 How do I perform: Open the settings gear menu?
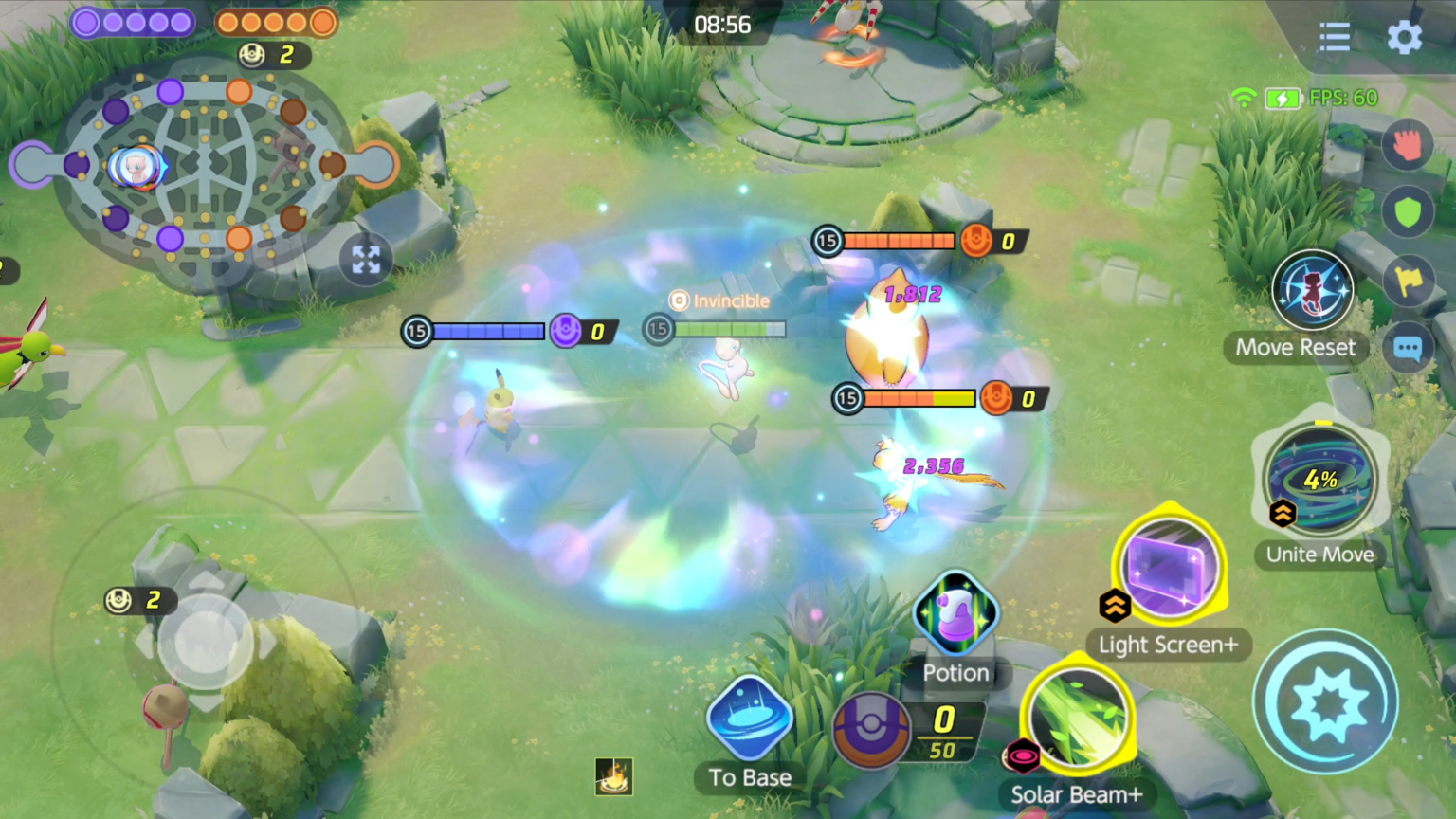[1405, 38]
